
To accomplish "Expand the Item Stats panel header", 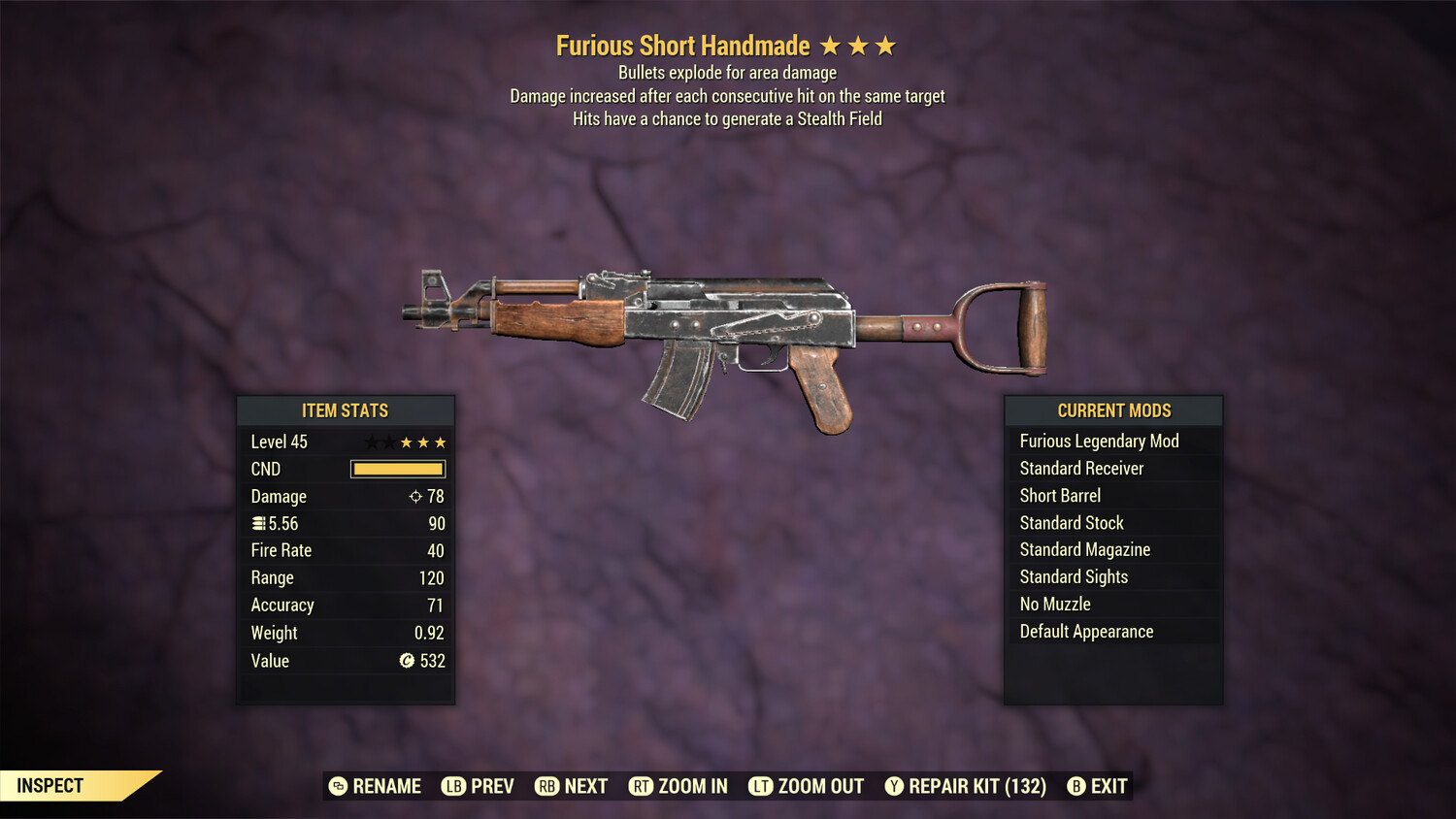I will click(x=347, y=410).
